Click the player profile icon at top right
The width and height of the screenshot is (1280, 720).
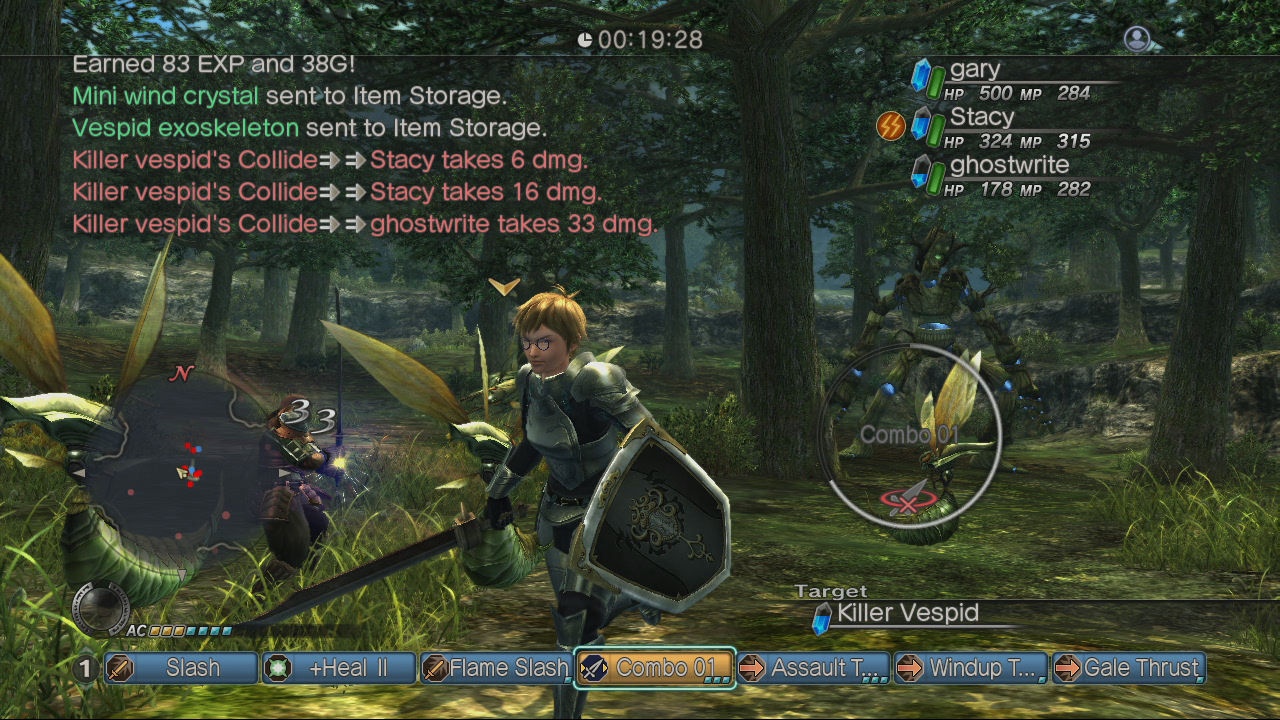pos(1137,39)
